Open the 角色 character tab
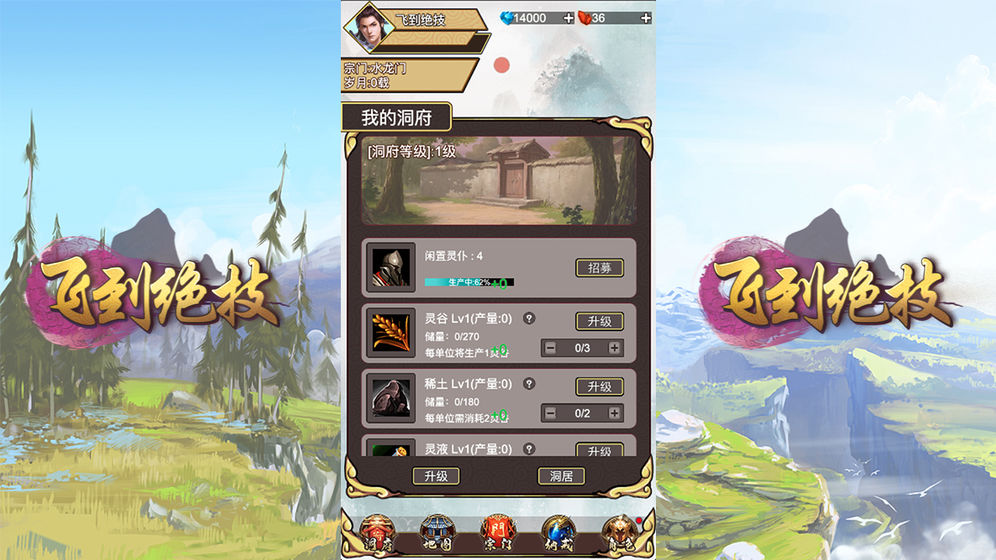Image resolution: width=996 pixels, height=560 pixels. click(619, 531)
